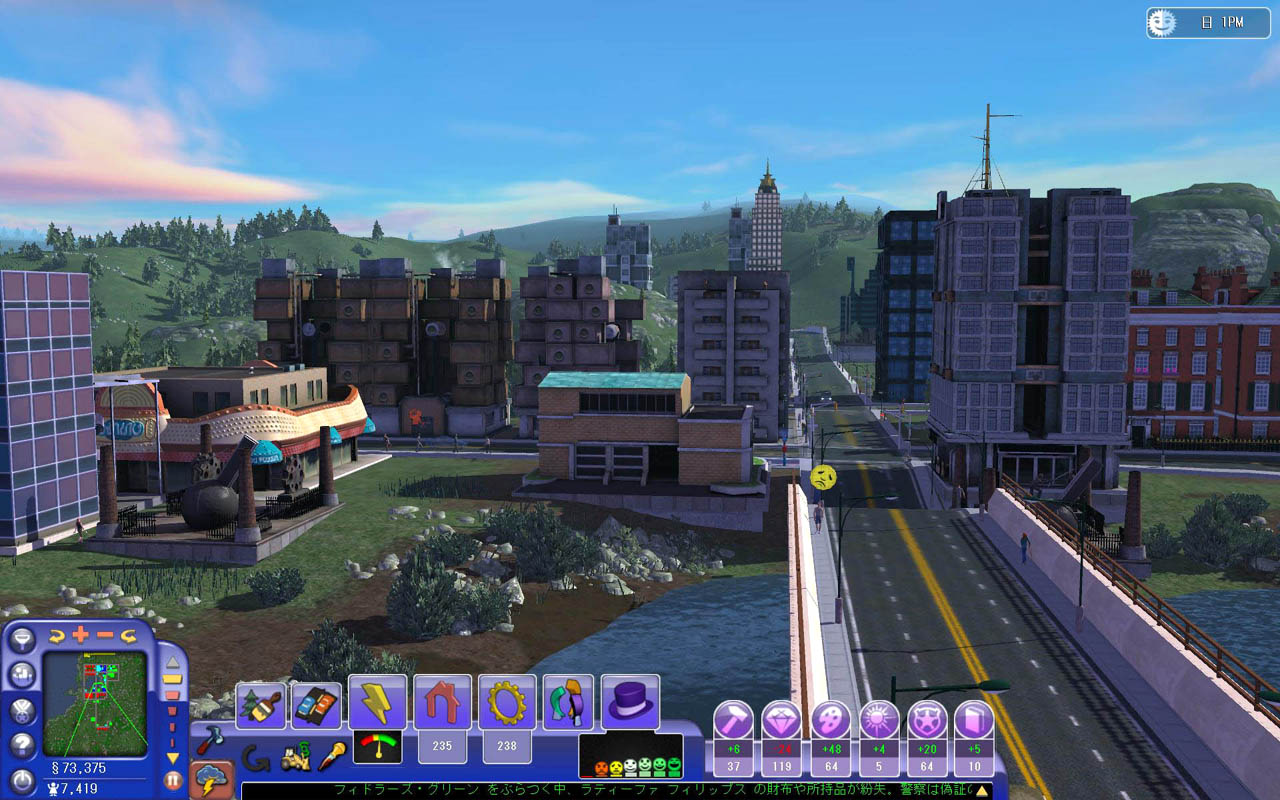Activate the bulldozer demolish tool

coord(294,758)
